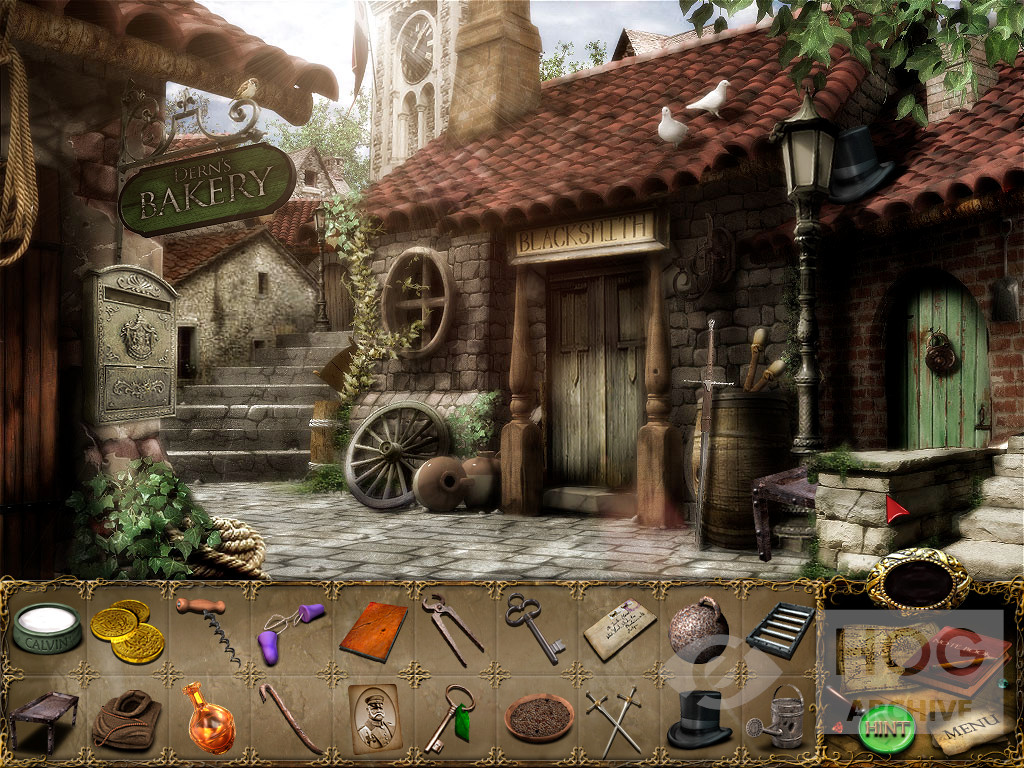Choose the corkscrew in the item list

pyautogui.click(x=209, y=629)
